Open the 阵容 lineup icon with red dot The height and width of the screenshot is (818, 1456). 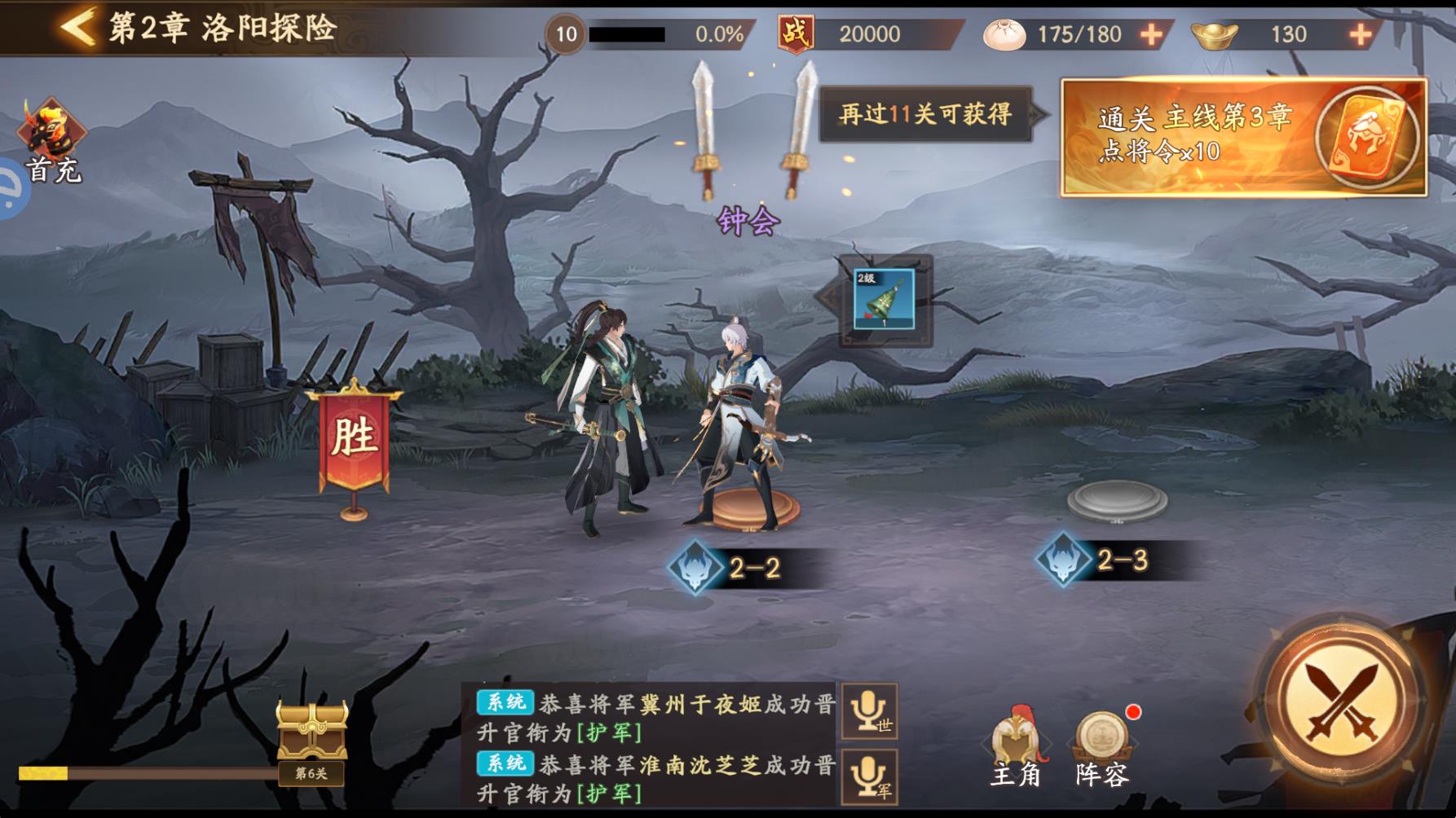click(1101, 740)
